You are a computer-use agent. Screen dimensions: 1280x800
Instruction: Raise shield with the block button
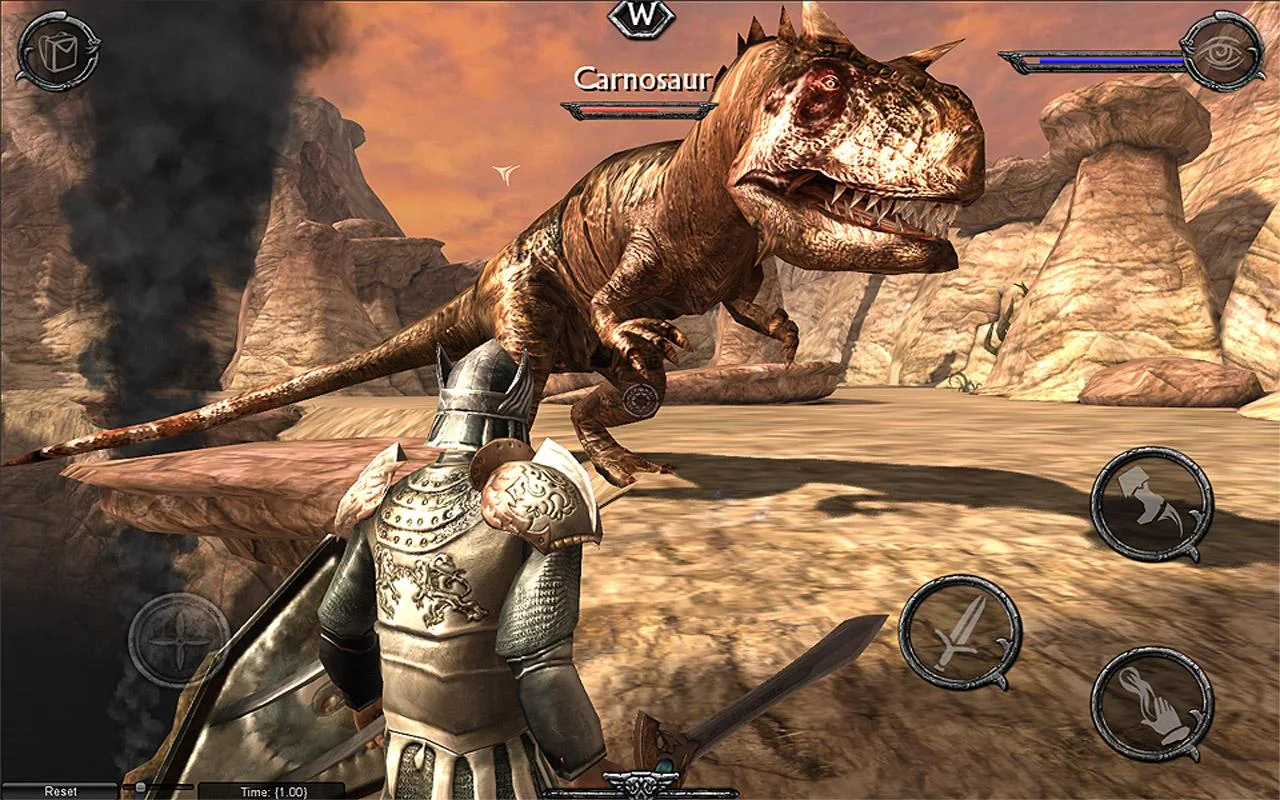(x=1151, y=505)
